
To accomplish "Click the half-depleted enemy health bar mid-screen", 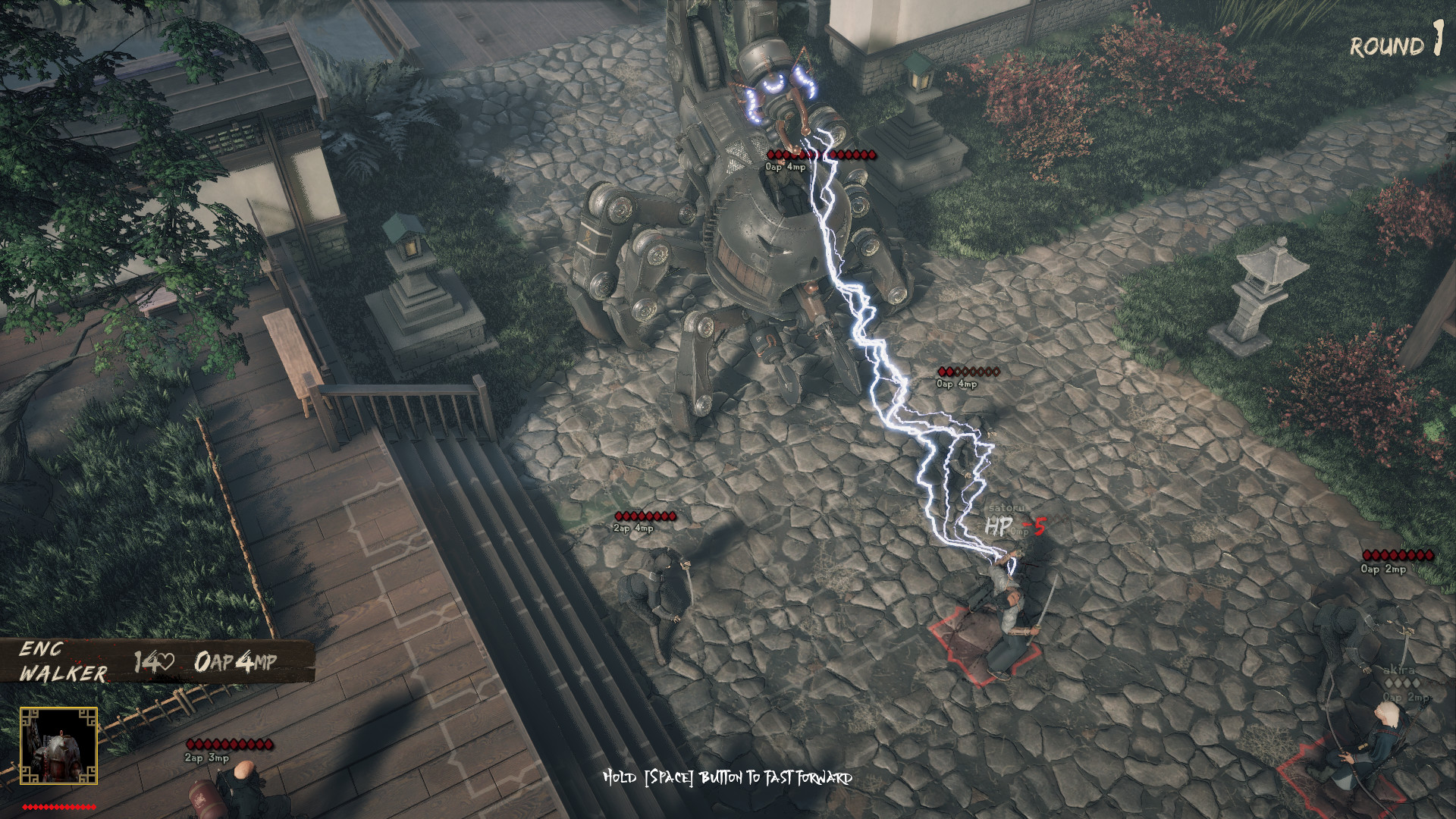I will (x=970, y=372).
